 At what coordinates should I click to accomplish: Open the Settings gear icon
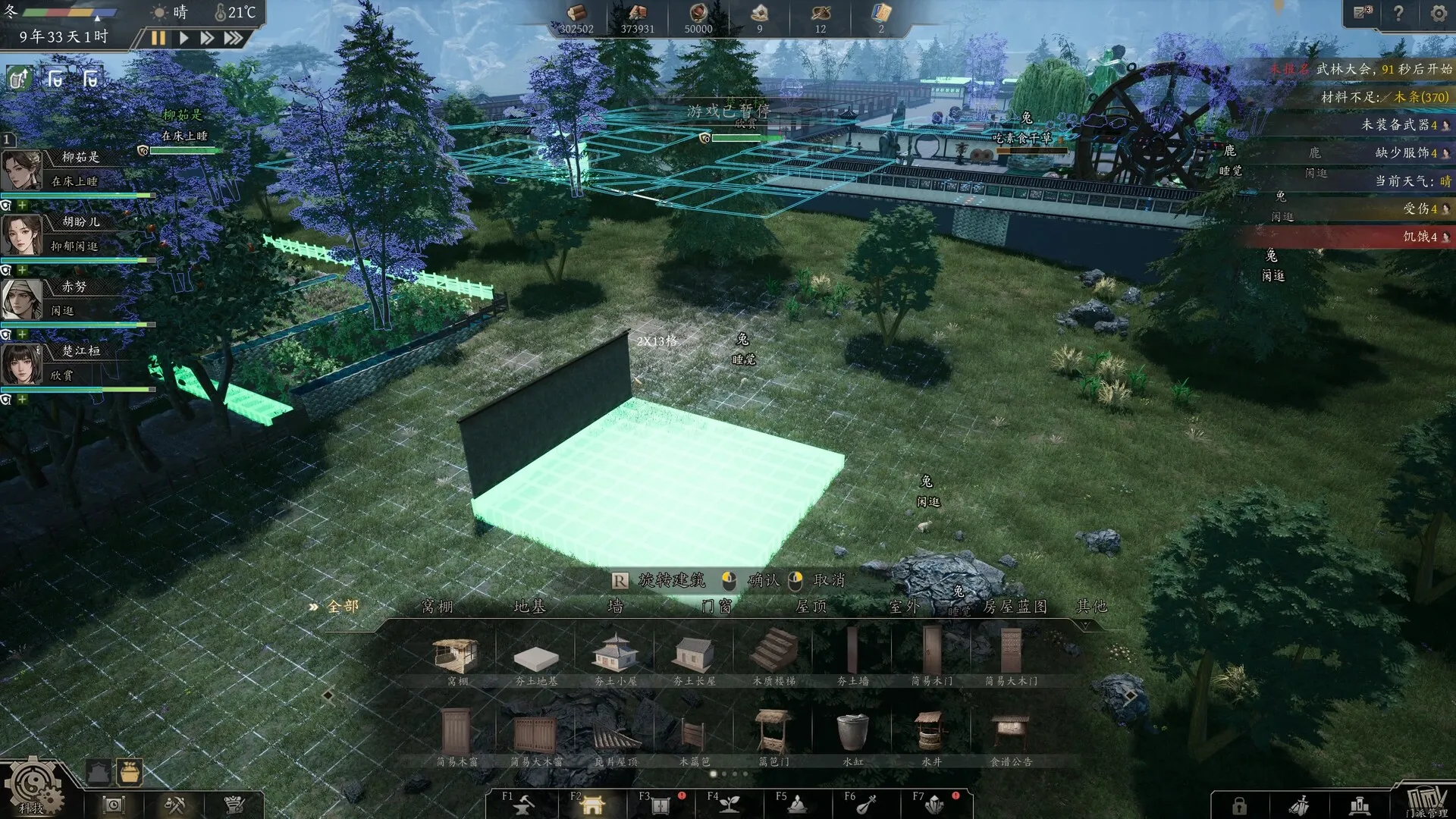point(1438,13)
